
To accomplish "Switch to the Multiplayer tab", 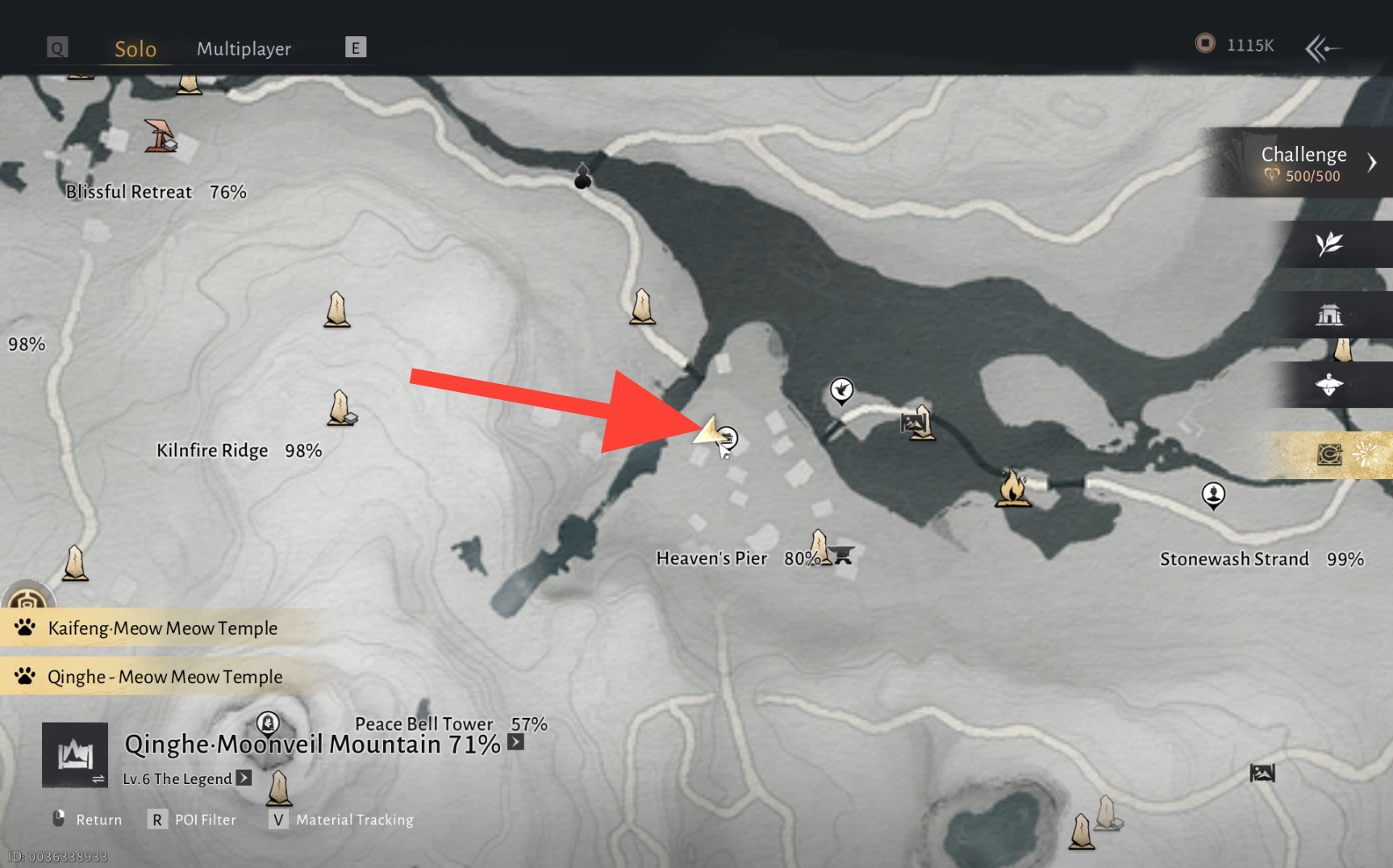I will (x=244, y=49).
